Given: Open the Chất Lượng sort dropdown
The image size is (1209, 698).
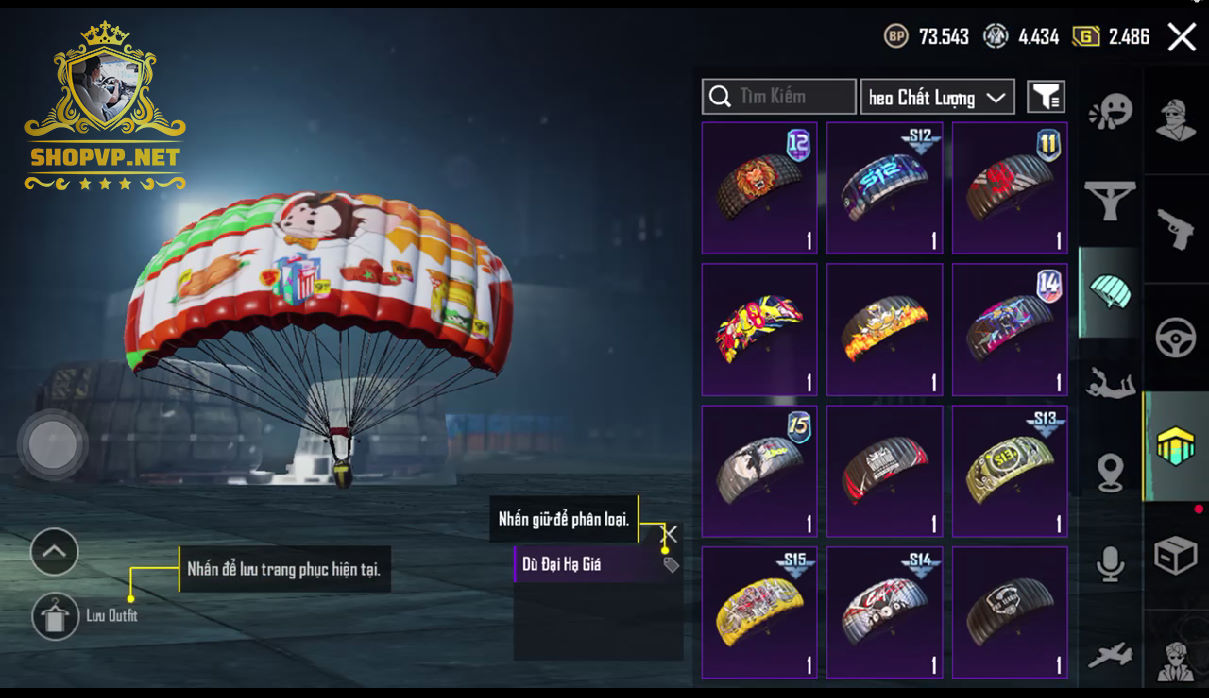Looking at the screenshot, I should [x=937, y=97].
